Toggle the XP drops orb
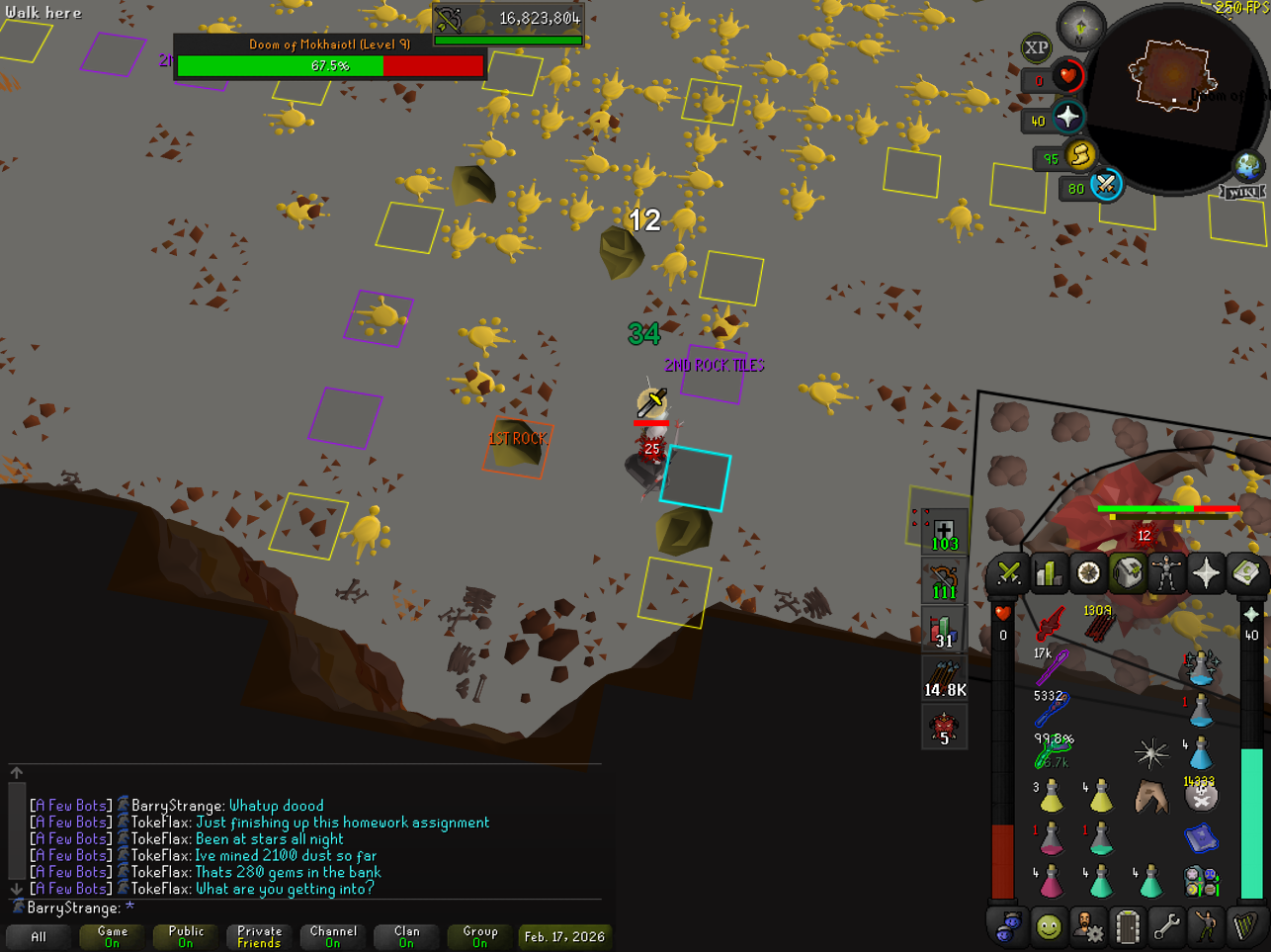This screenshot has width=1271, height=952. coord(1036,47)
